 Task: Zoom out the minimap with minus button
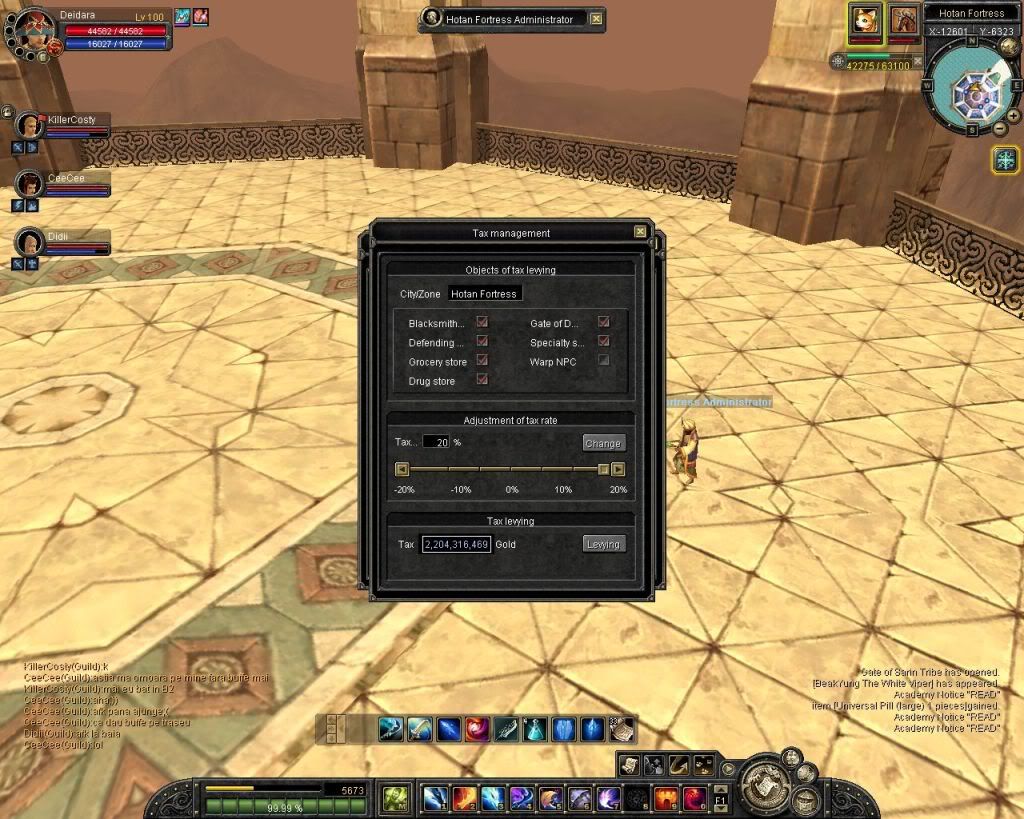pyautogui.click(x=1000, y=128)
